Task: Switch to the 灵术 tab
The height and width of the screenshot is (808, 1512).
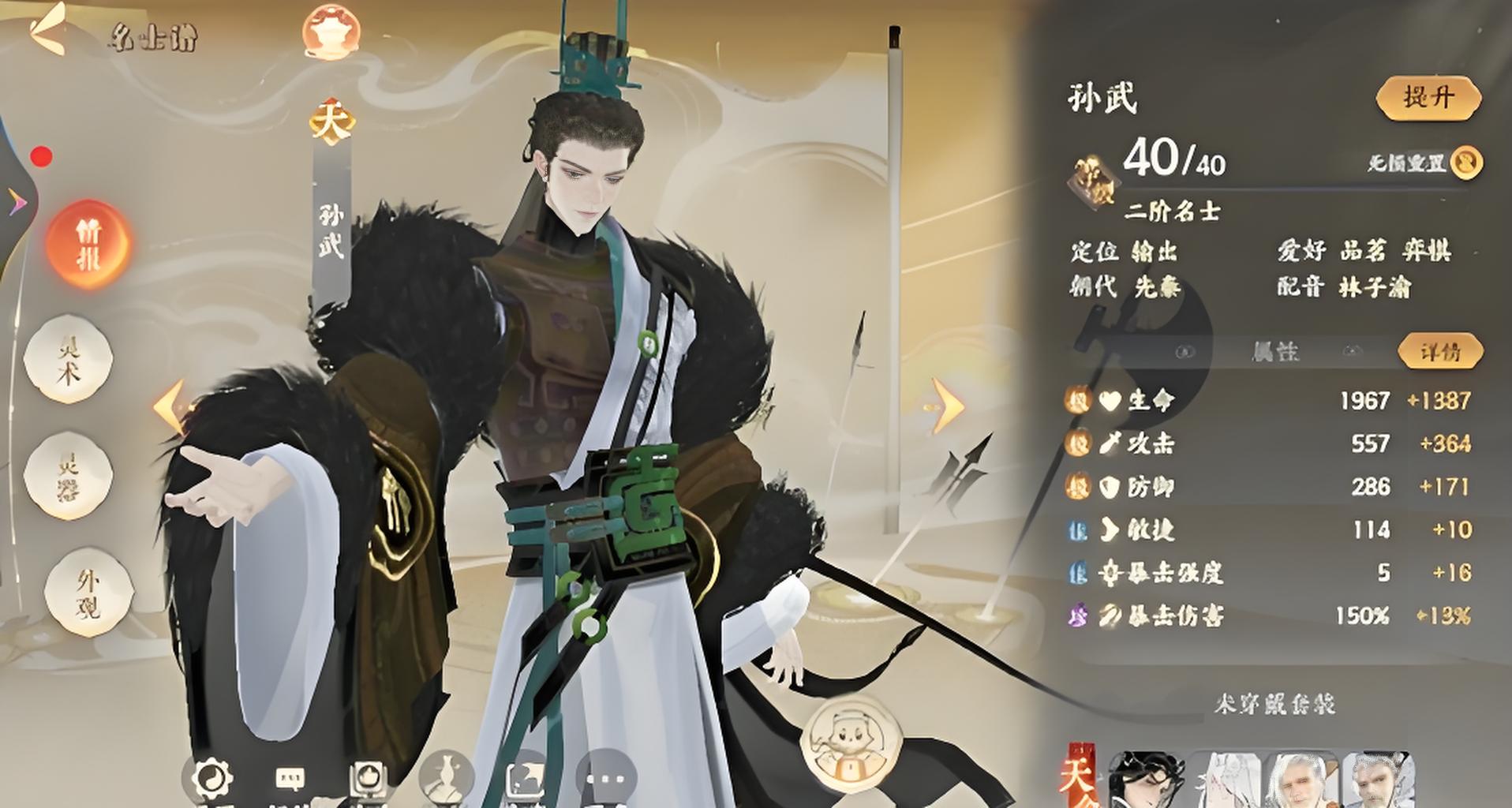Action: tap(69, 360)
